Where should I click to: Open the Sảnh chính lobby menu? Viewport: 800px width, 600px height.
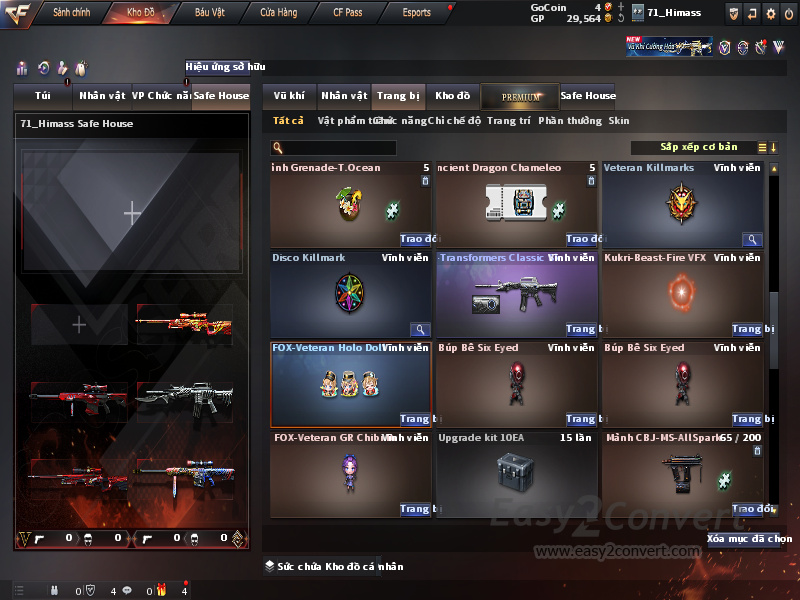click(x=71, y=12)
